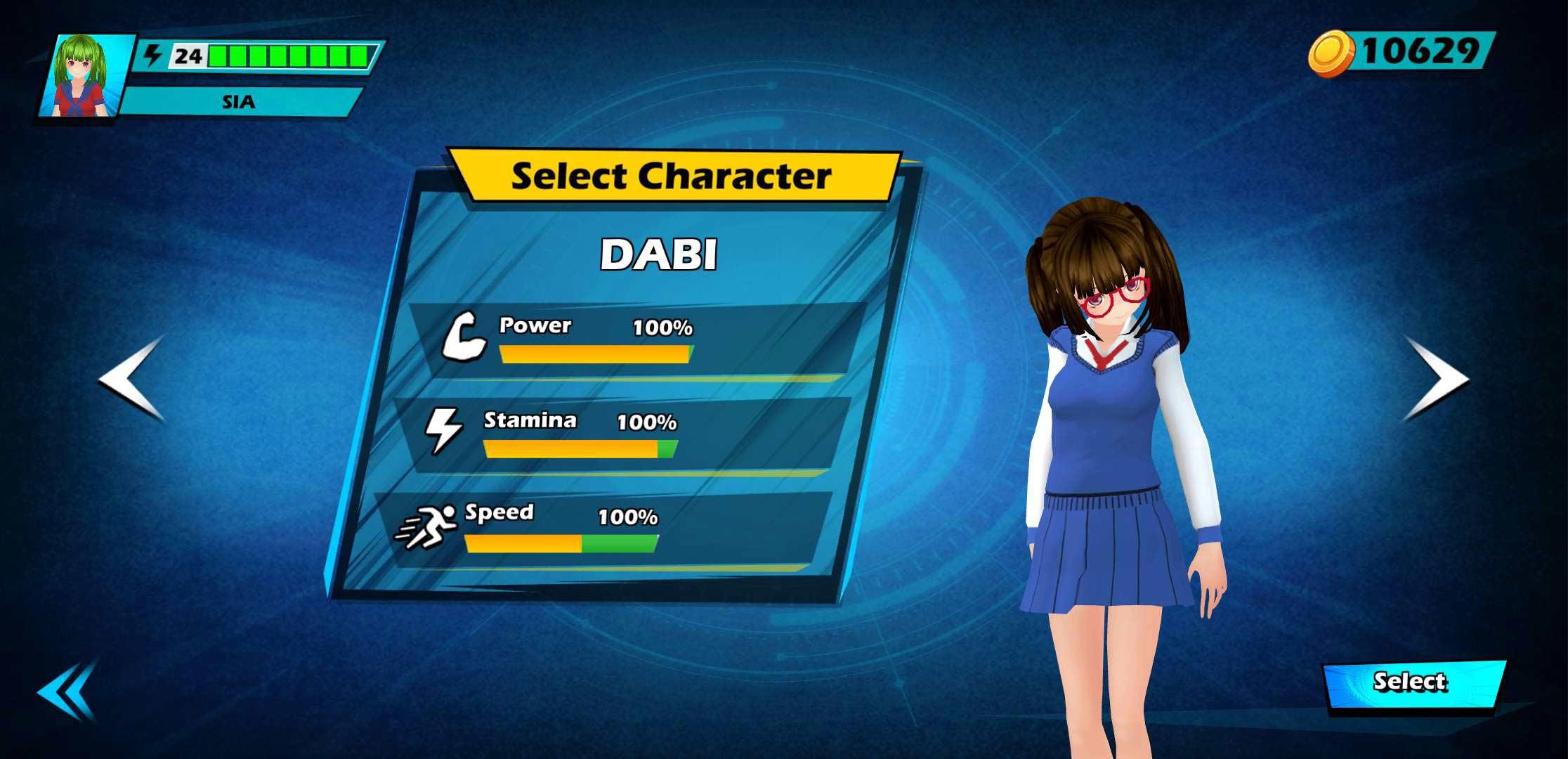Image resolution: width=1568 pixels, height=759 pixels.
Task: Open the SIA player profile avatar
Action: [86, 76]
